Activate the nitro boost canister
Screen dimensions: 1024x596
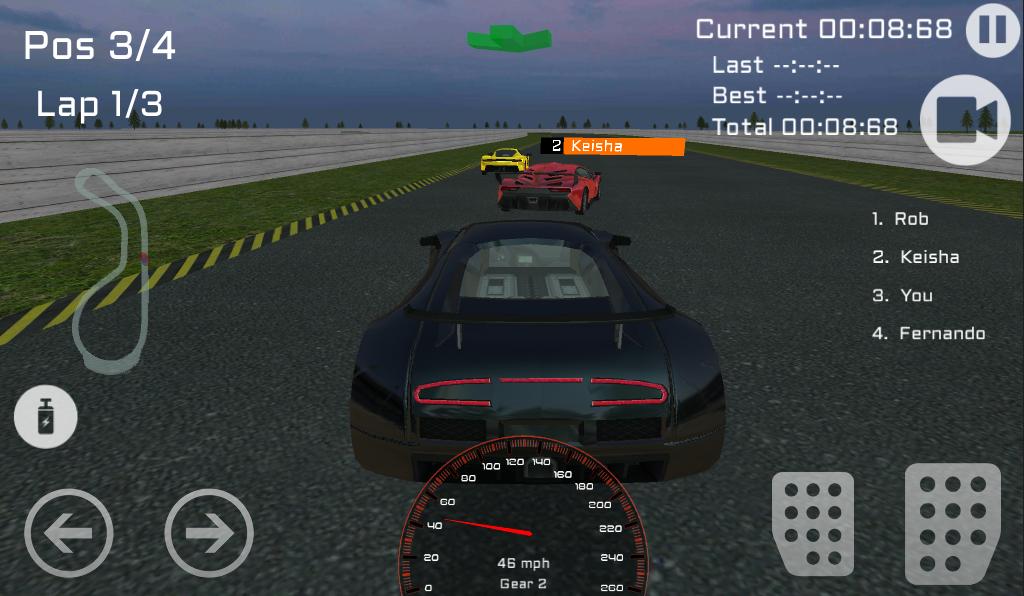[46, 418]
